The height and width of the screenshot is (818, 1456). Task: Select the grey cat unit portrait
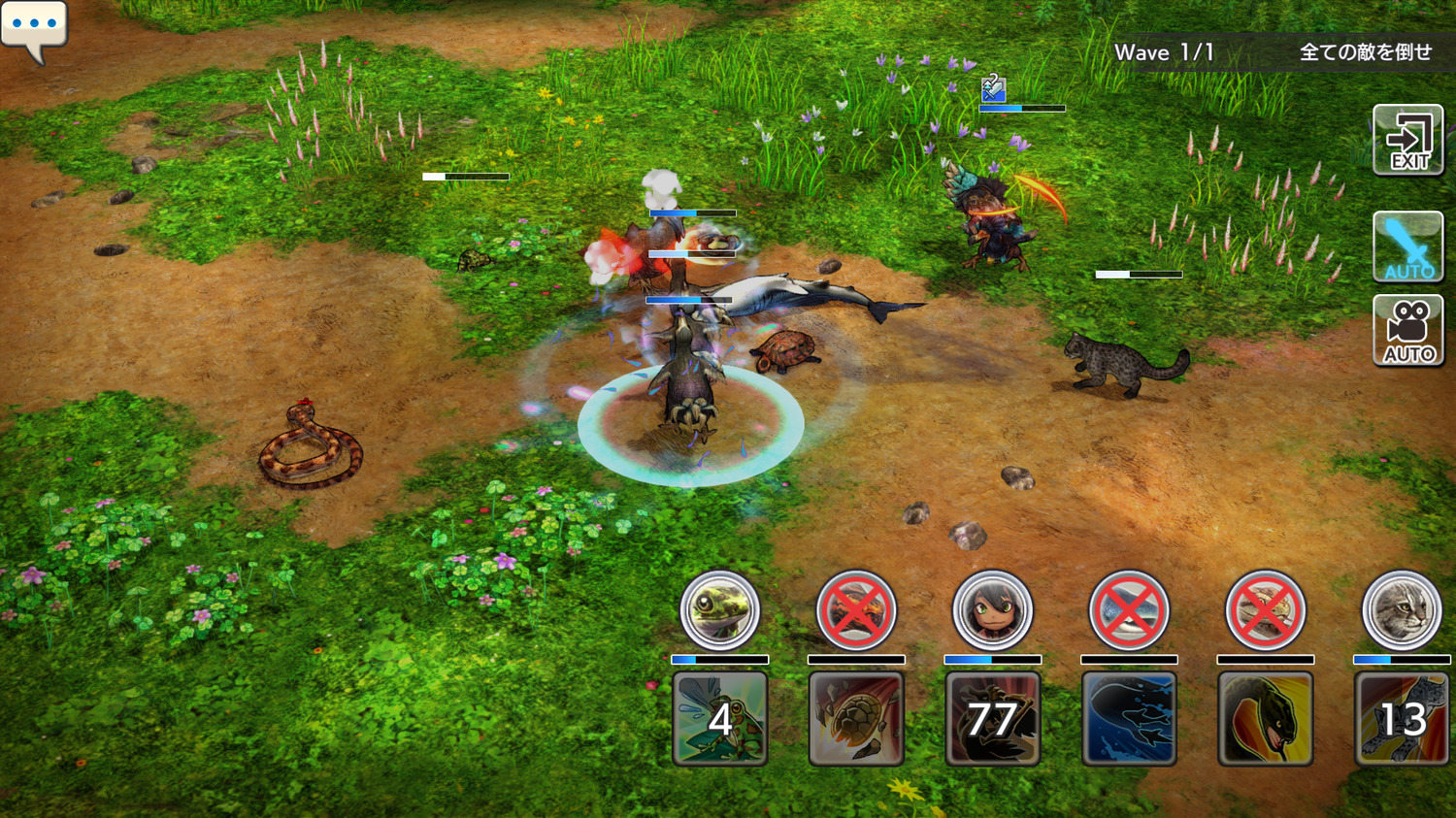click(1401, 610)
